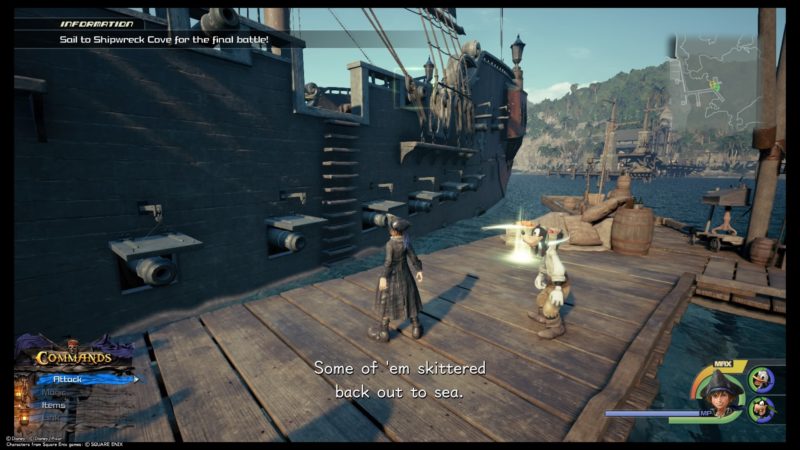Click Donald's party portrait
Image resolution: width=800 pixels, height=450 pixels.
(x=761, y=380)
